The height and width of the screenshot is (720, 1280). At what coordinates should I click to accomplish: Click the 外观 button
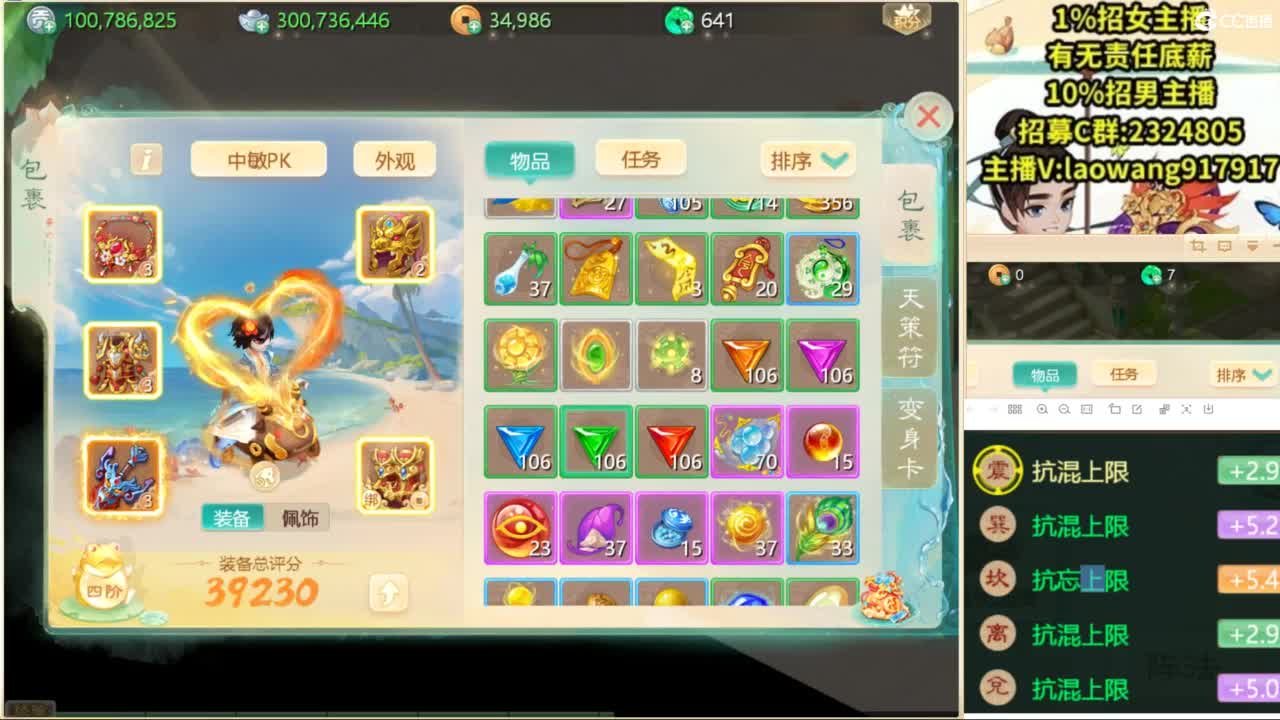click(393, 159)
